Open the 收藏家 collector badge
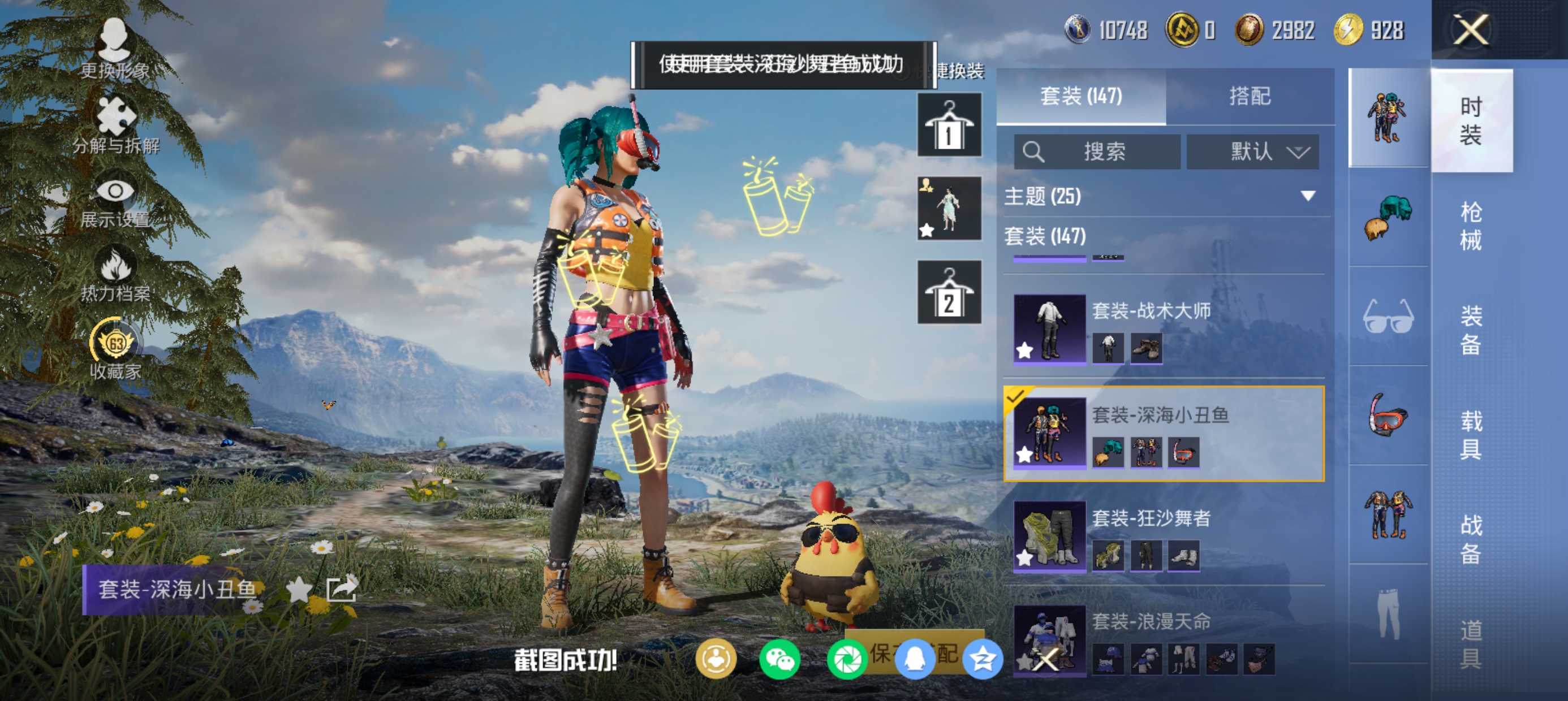Screen dimensions: 1568x701 pos(115,350)
